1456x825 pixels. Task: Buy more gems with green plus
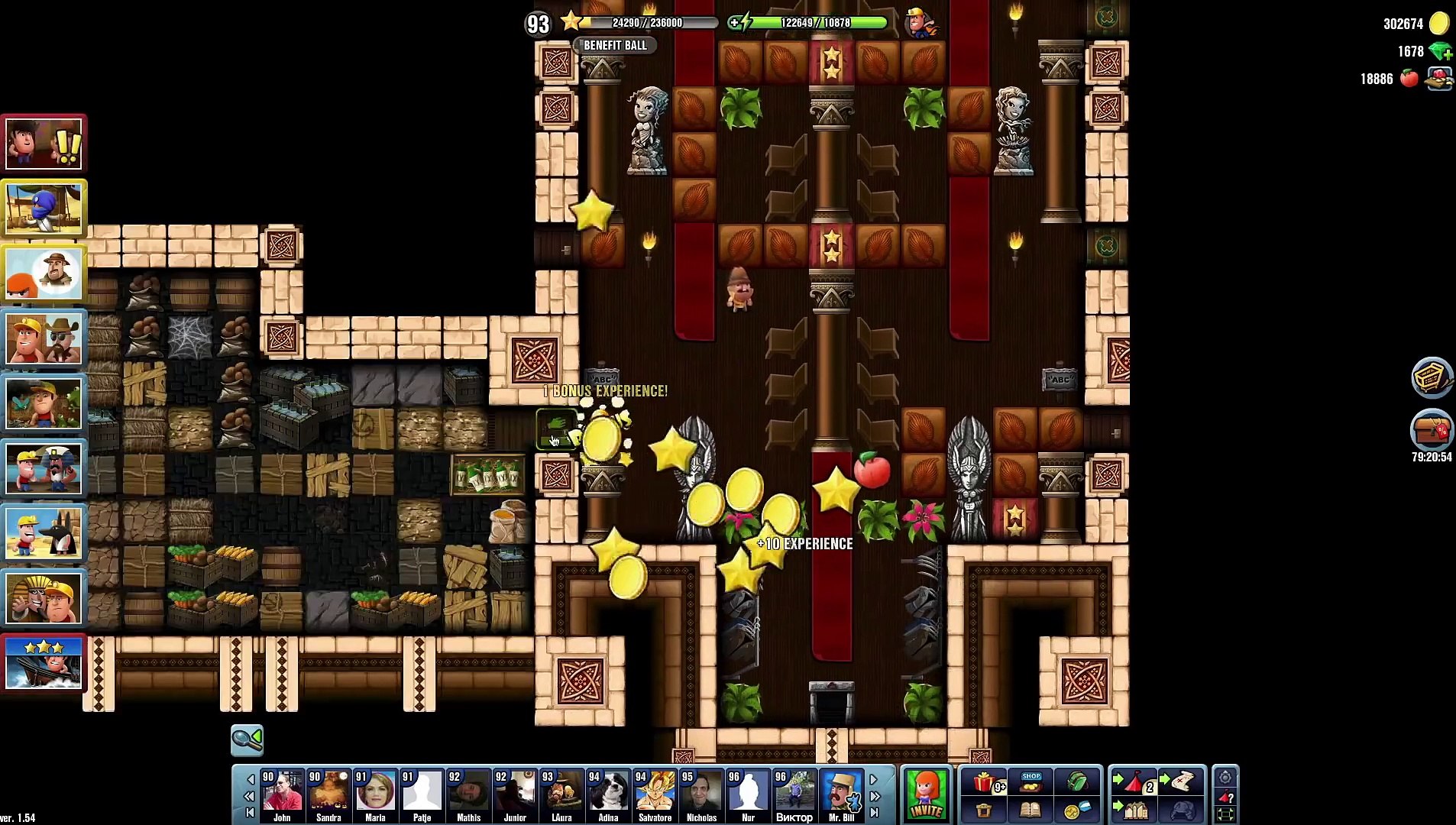tap(1441, 52)
